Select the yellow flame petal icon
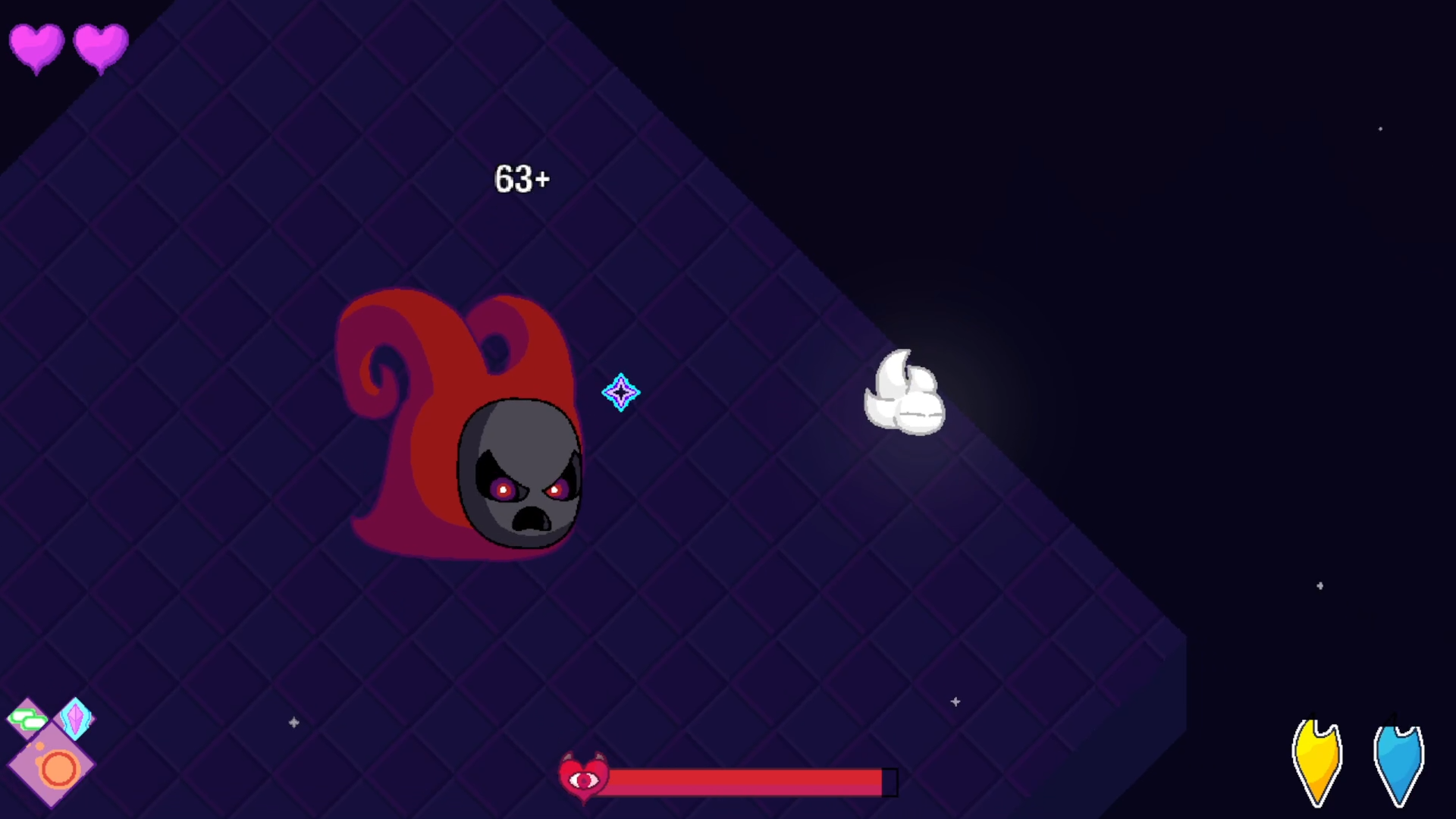 [x=1318, y=758]
